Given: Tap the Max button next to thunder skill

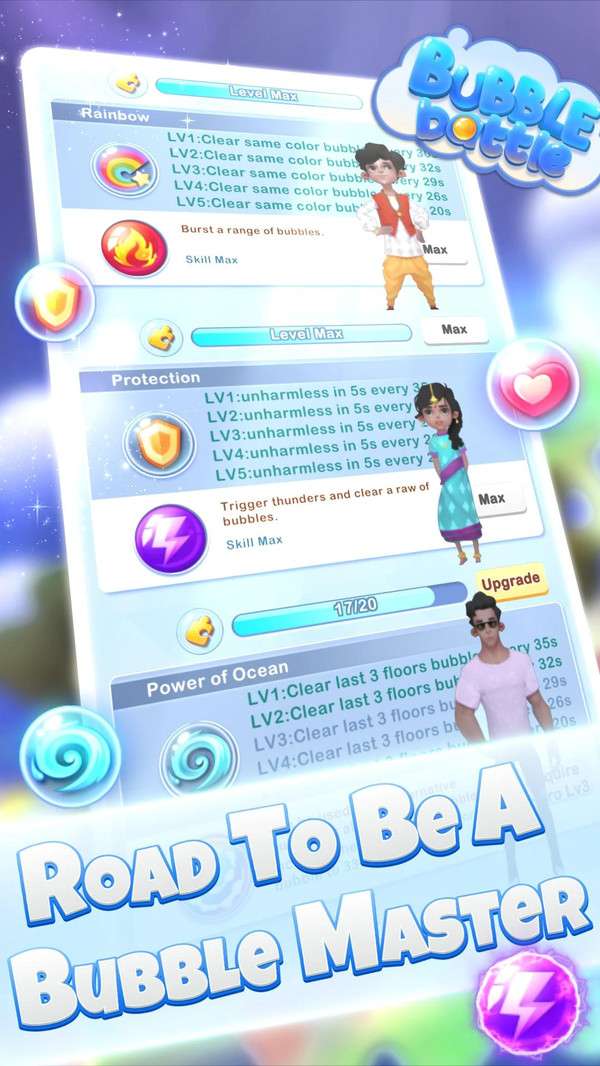Looking at the screenshot, I should 491,498.
